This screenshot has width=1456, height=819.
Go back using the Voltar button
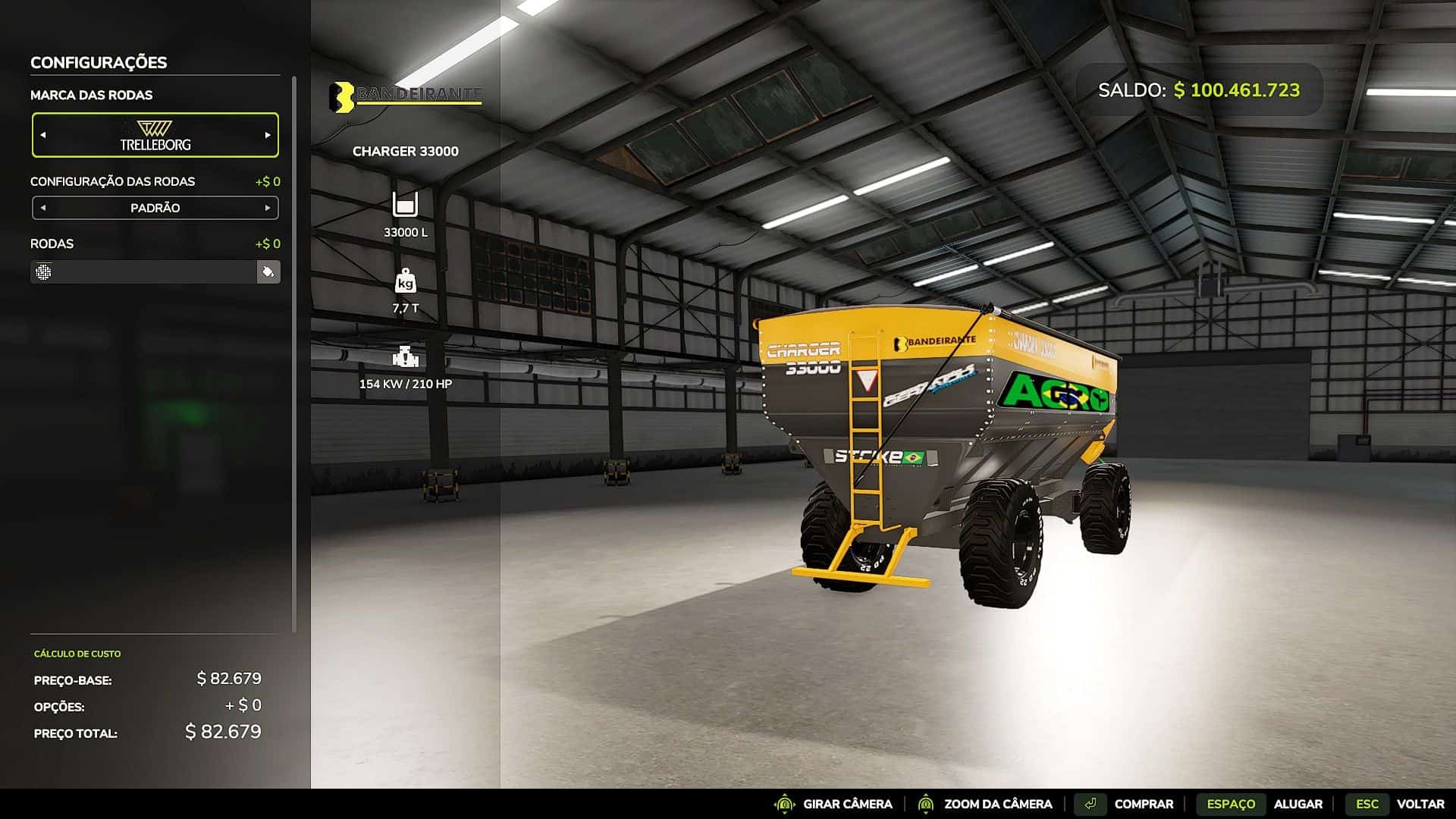(1395, 804)
